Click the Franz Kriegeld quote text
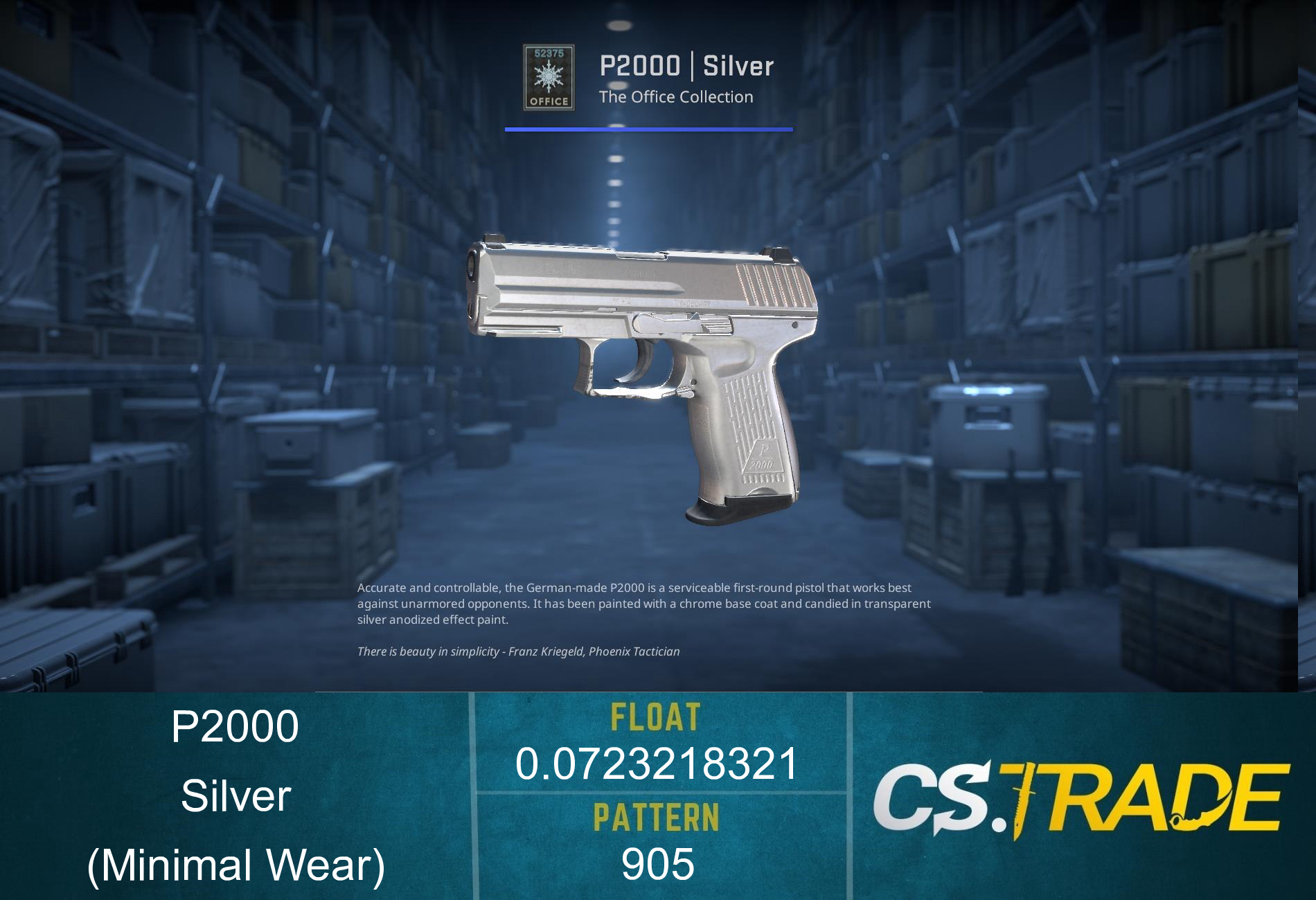Viewport: 1316px width, 900px height. tap(519, 651)
